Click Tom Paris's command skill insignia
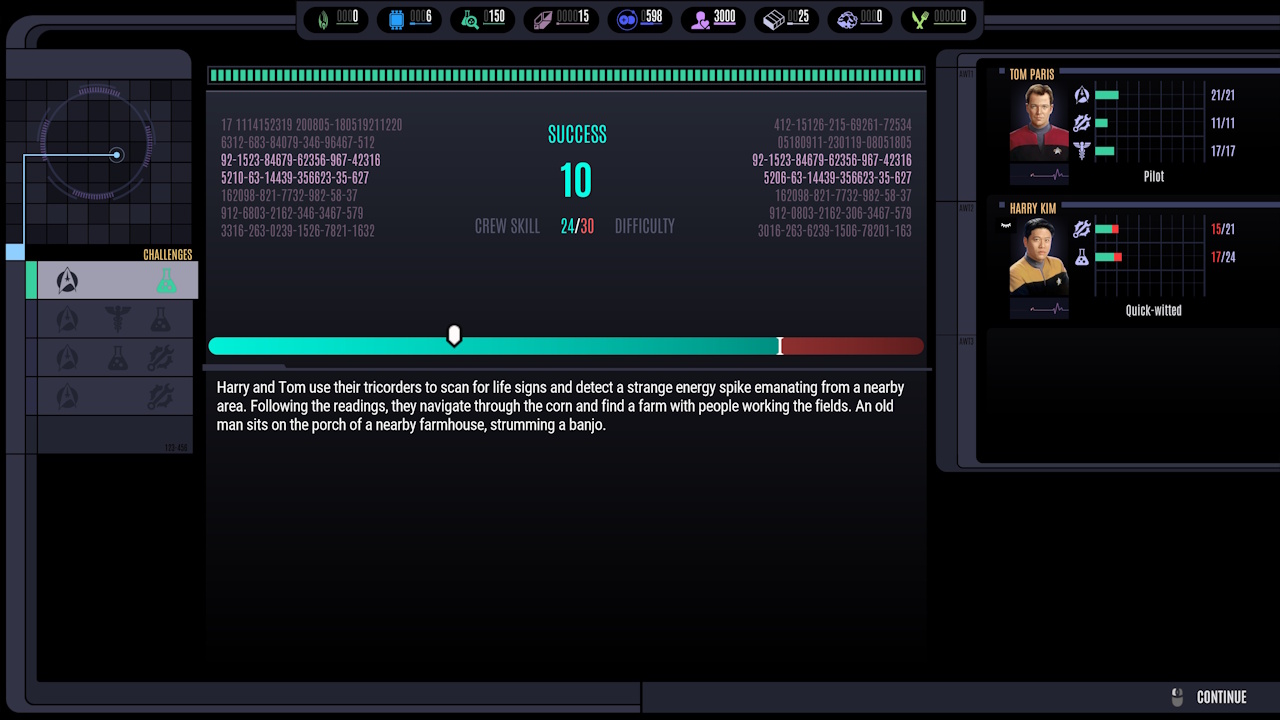The height and width of the screenshot is (720, 1280). pyautogui.click(x=1081, y=94)
